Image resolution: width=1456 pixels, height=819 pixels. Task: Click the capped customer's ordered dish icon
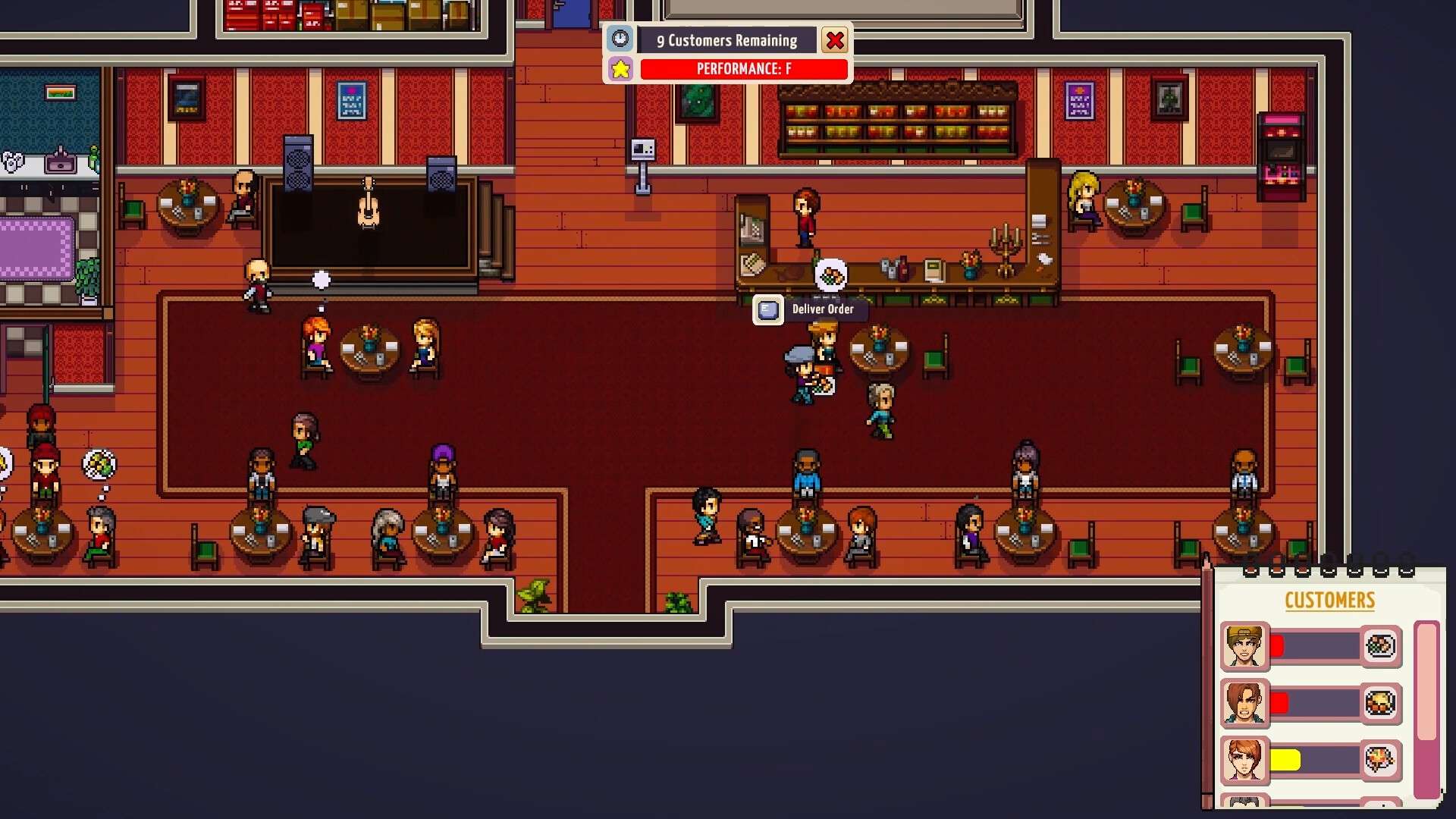pos(1380,646)
